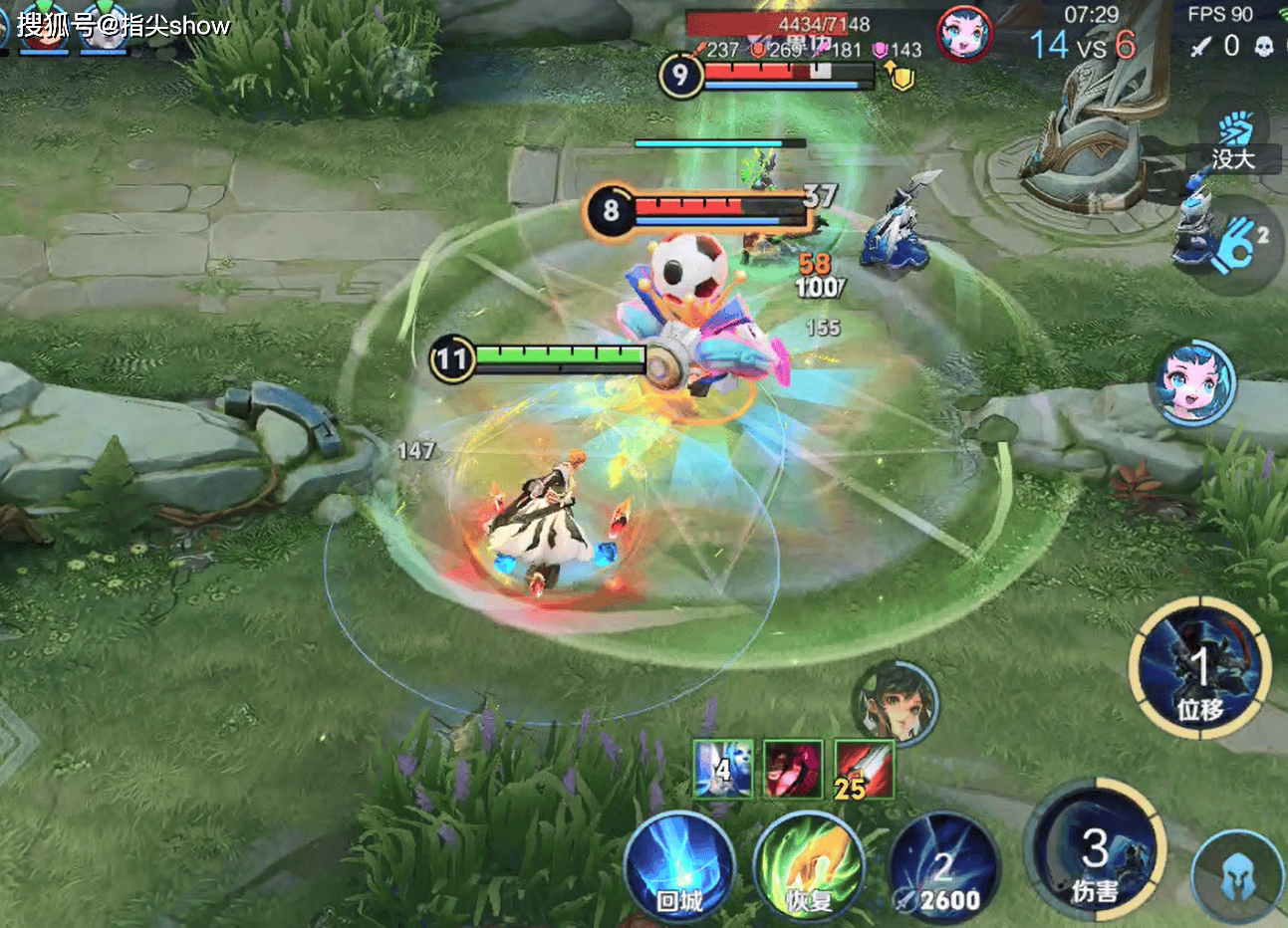Open the red-ringed enemy portrait by the timer
The image size is (1288, 928).
click(x=964, y=34)
